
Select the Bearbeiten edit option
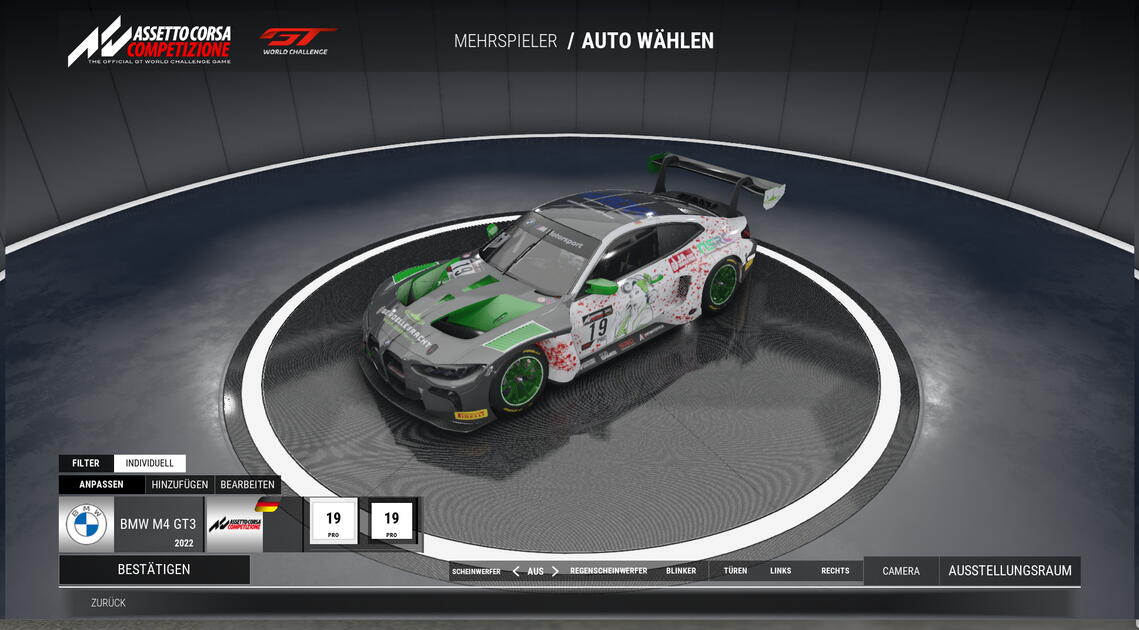tap(247, 485)
